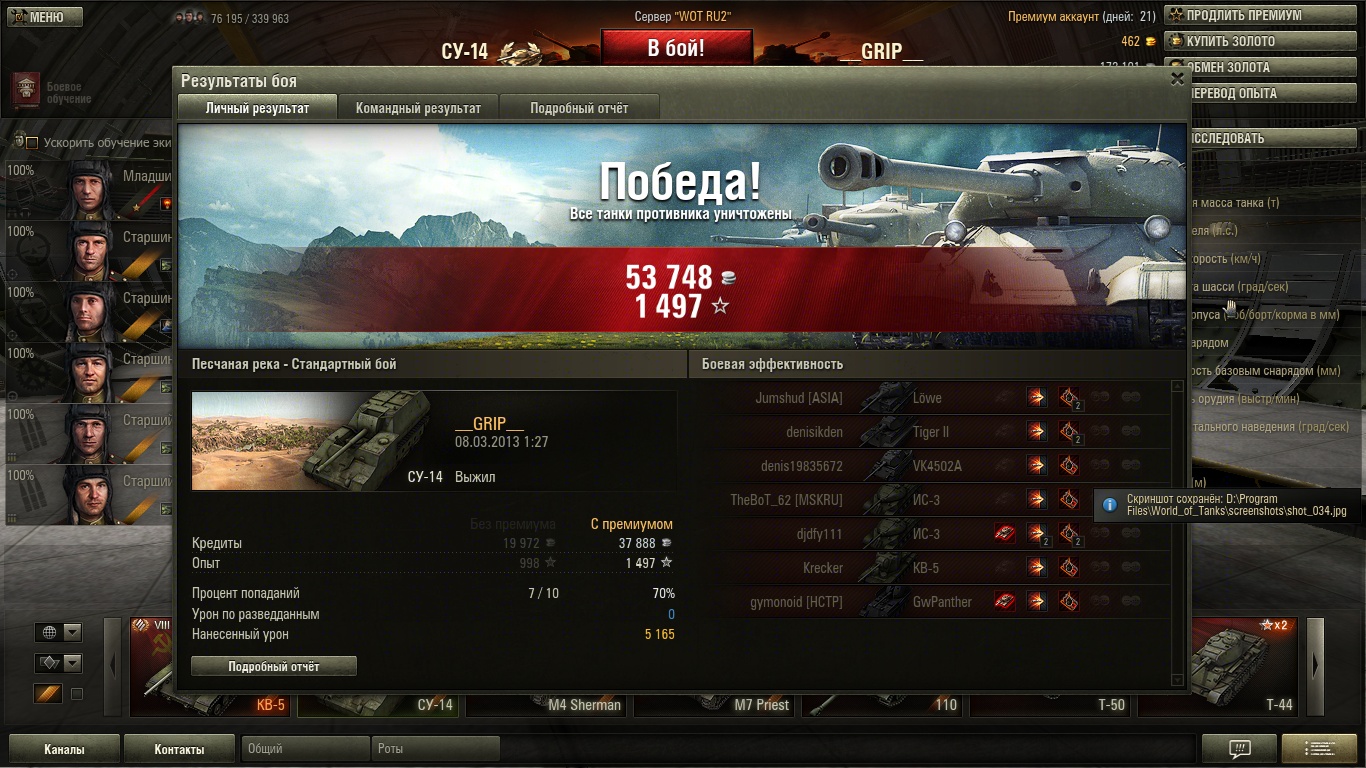Select the Общий chat tab

304,749
